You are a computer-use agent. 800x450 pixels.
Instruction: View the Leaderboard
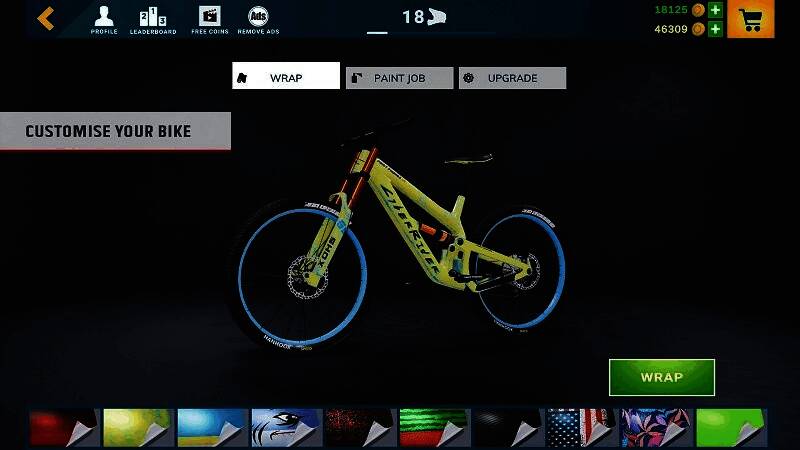[153, 19]
